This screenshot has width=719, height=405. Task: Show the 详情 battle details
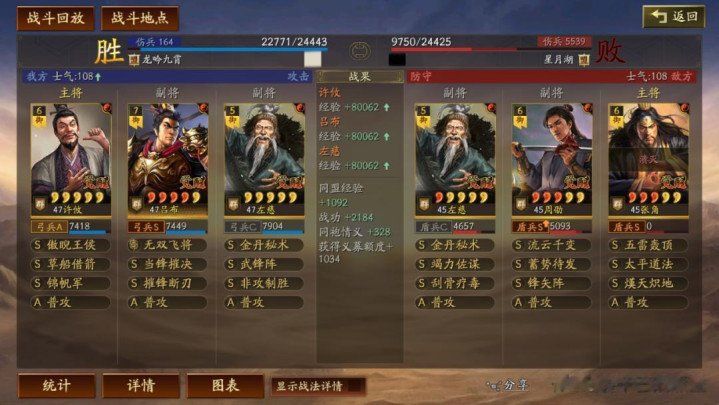pyautogui.click(x=141, y=386)
